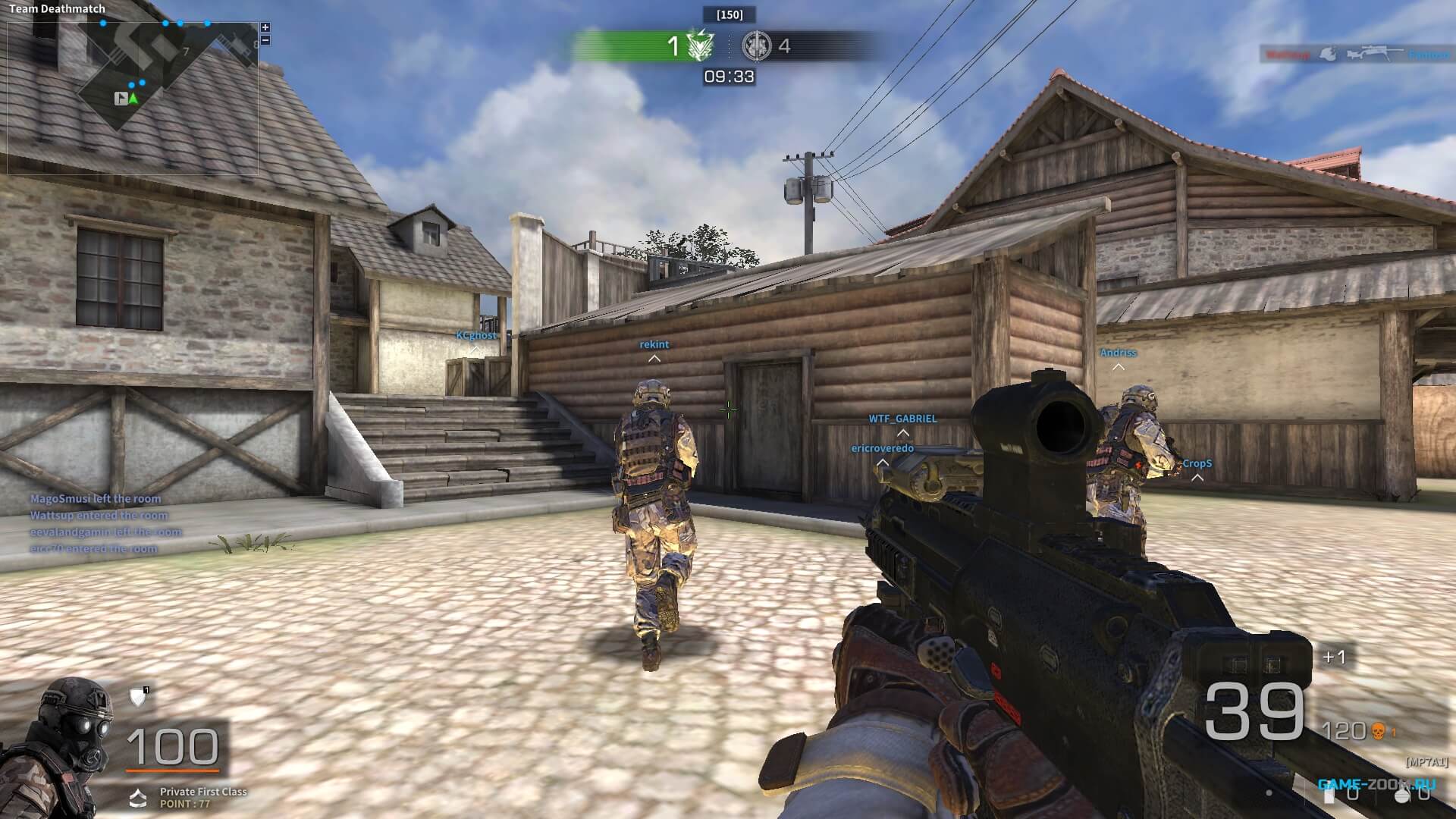
Task: Click the Private First Class rank chevron
Action: pyautogui.click(x=138, y=797)
